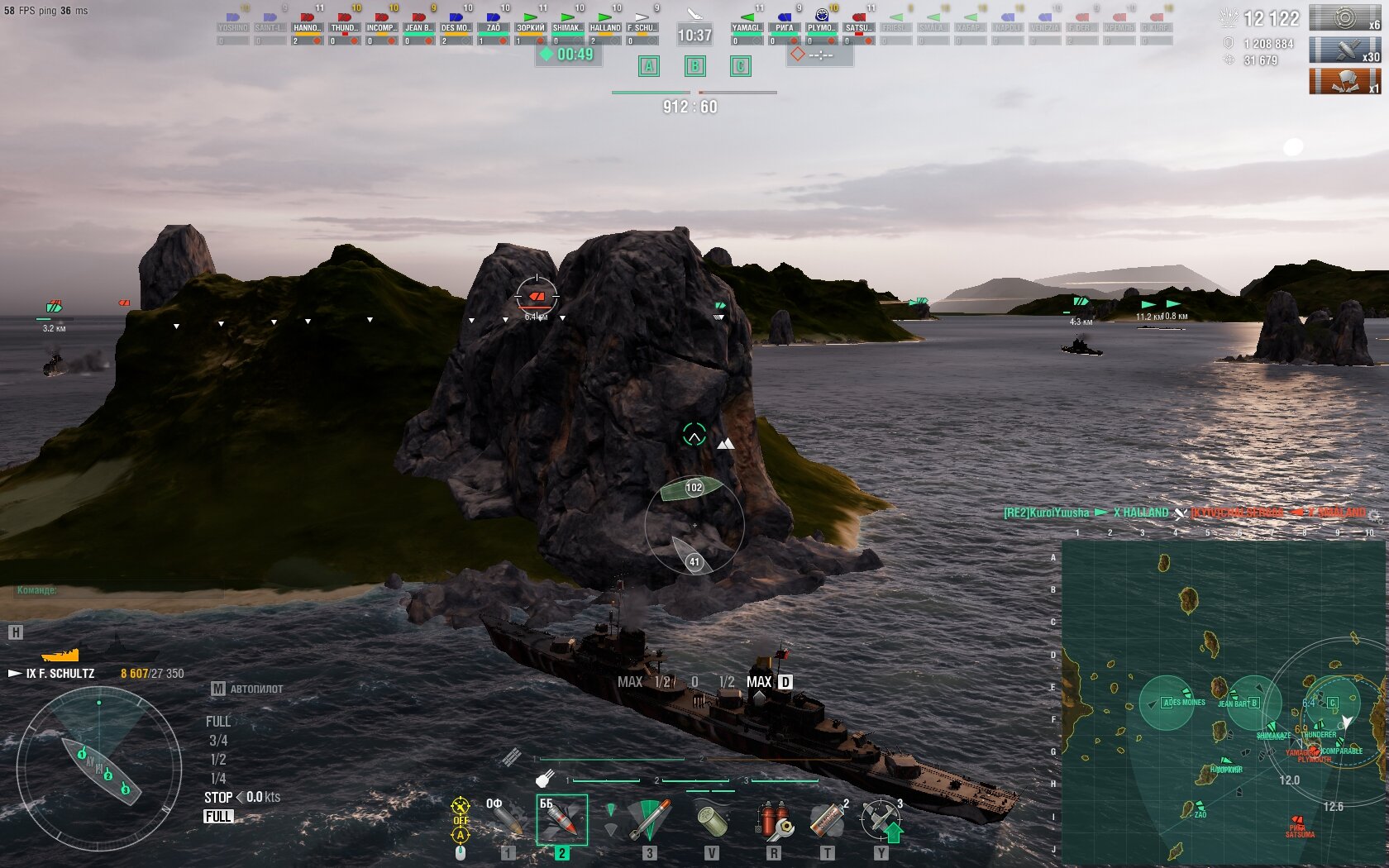The width and height of the screenshot is (1389, 868).
Task: Toggle the Автопилот autopilot label
Action: coord(247,689)
